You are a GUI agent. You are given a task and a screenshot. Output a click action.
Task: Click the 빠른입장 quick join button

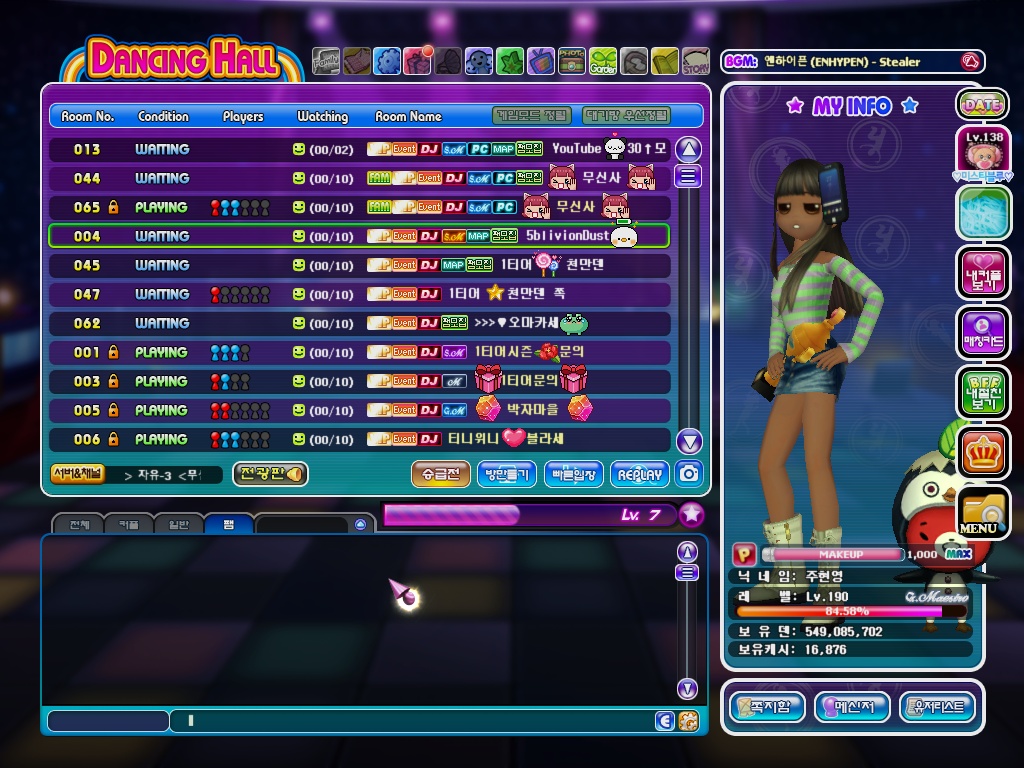point(573,474)
